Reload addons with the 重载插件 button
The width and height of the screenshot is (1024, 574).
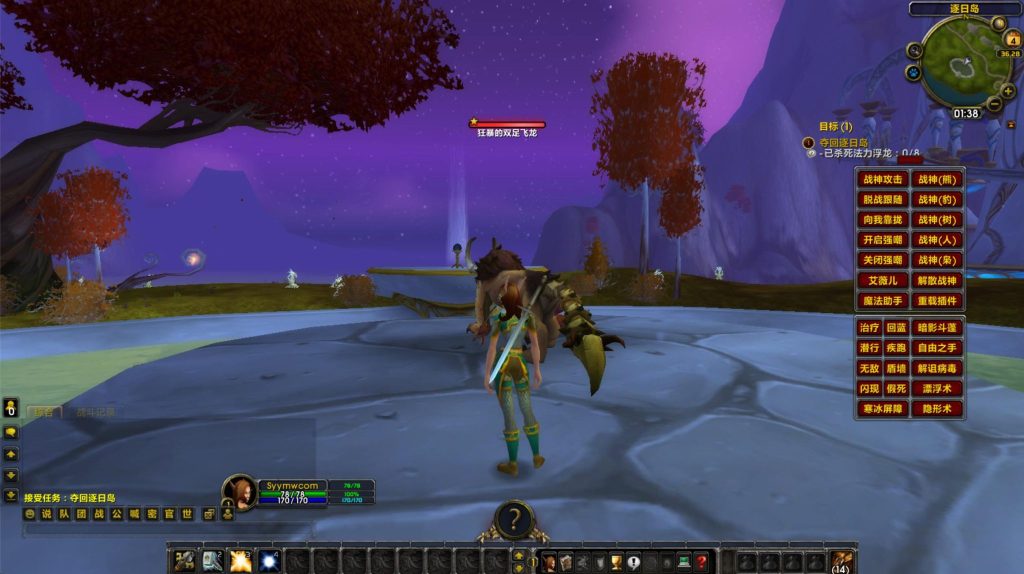pyautogui.click(x=938, y=301)
